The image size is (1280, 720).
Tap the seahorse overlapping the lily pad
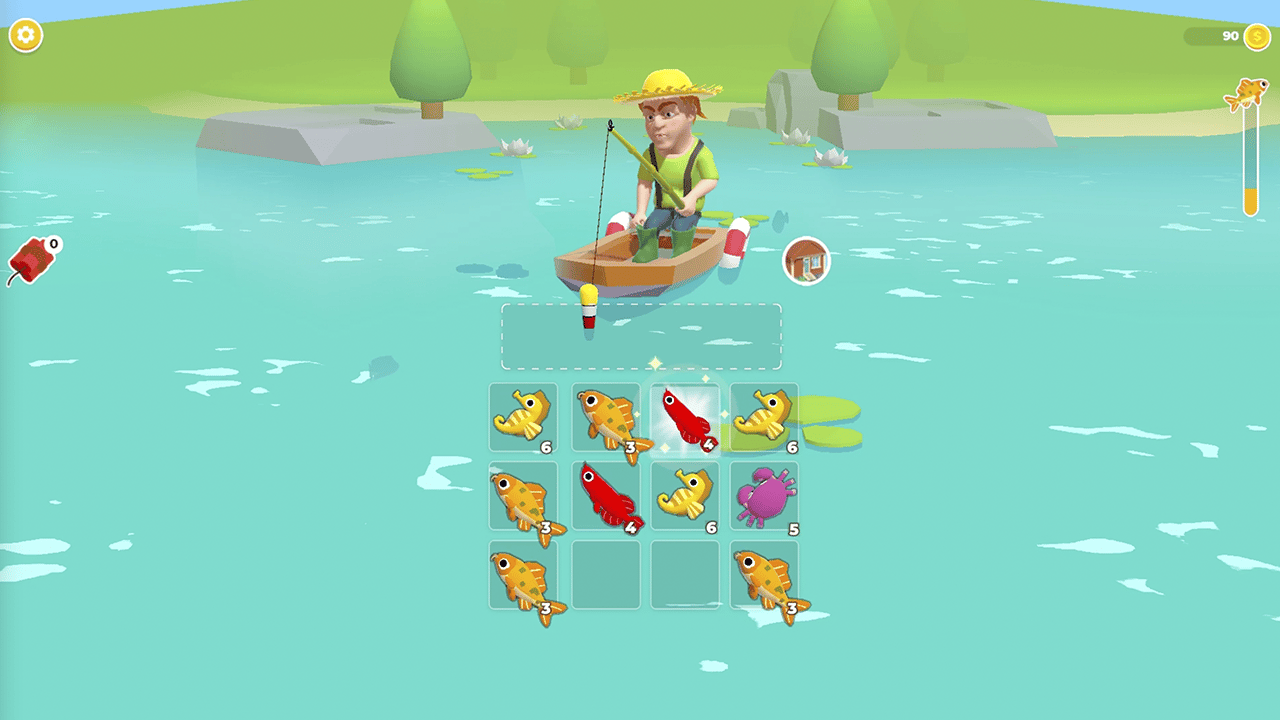(764, 417)
